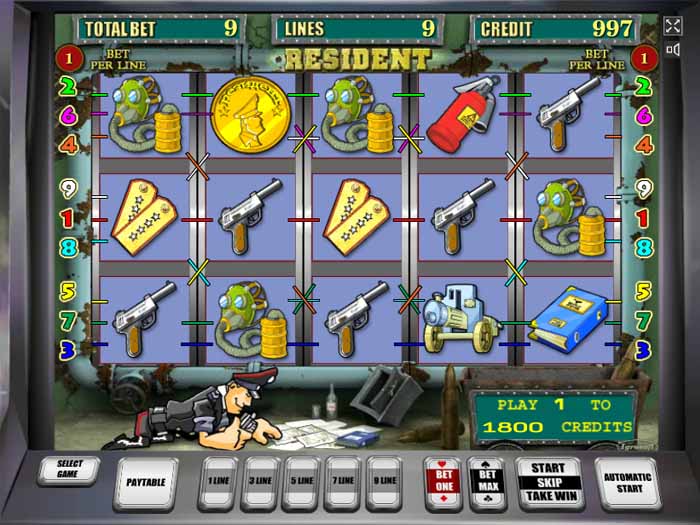The height and width of the screenshot is (525, 700).
Task: Set play to 9 Lines
Action: click(383, 481)
